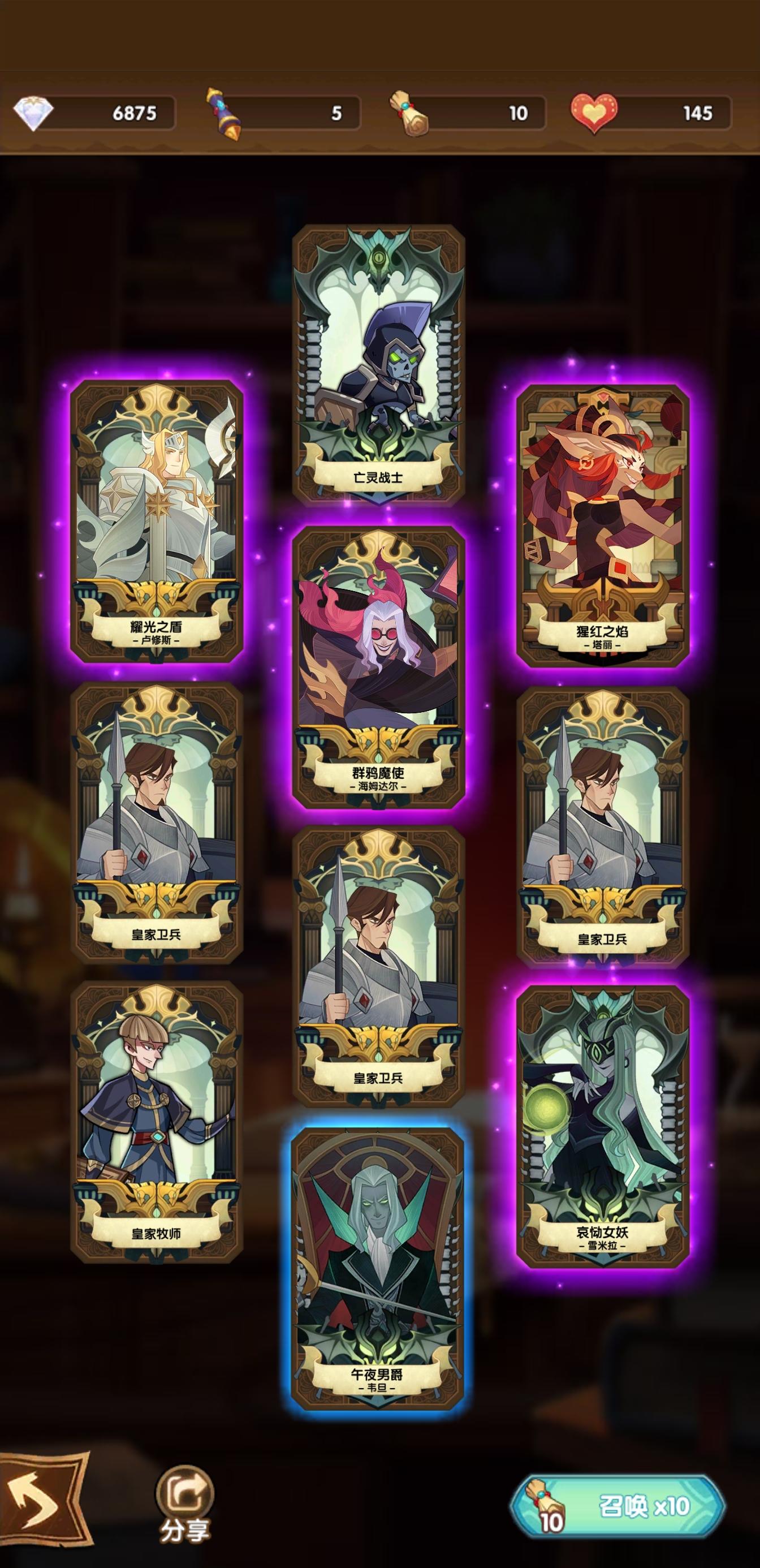The image size is (760, 1568).
Task: Click the hearts currency icon showing 145
Action: pos(593,111)
